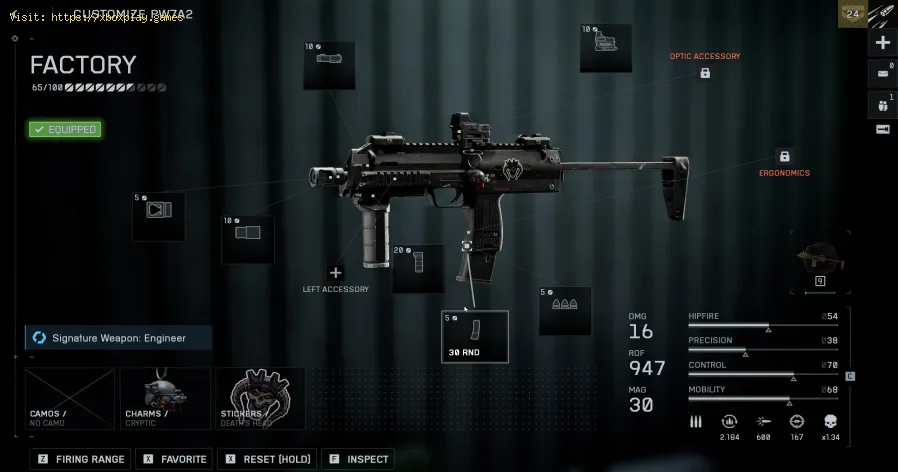Select the 30 RND magazine attachment slot
The width and height of the screenshot is (898, 472).
(x=475, y=336)
